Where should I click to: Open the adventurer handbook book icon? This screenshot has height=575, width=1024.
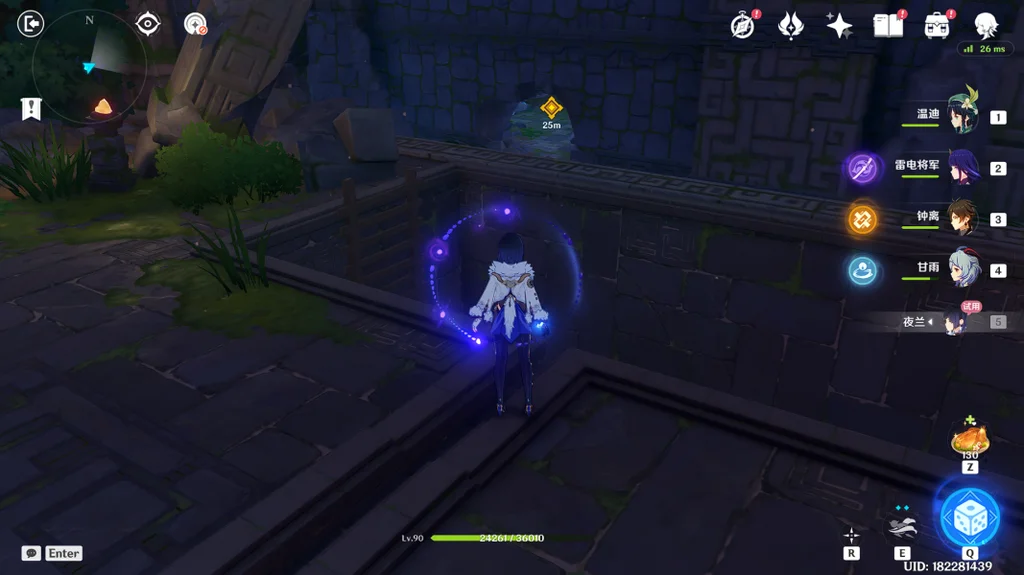tap(888, 26)
